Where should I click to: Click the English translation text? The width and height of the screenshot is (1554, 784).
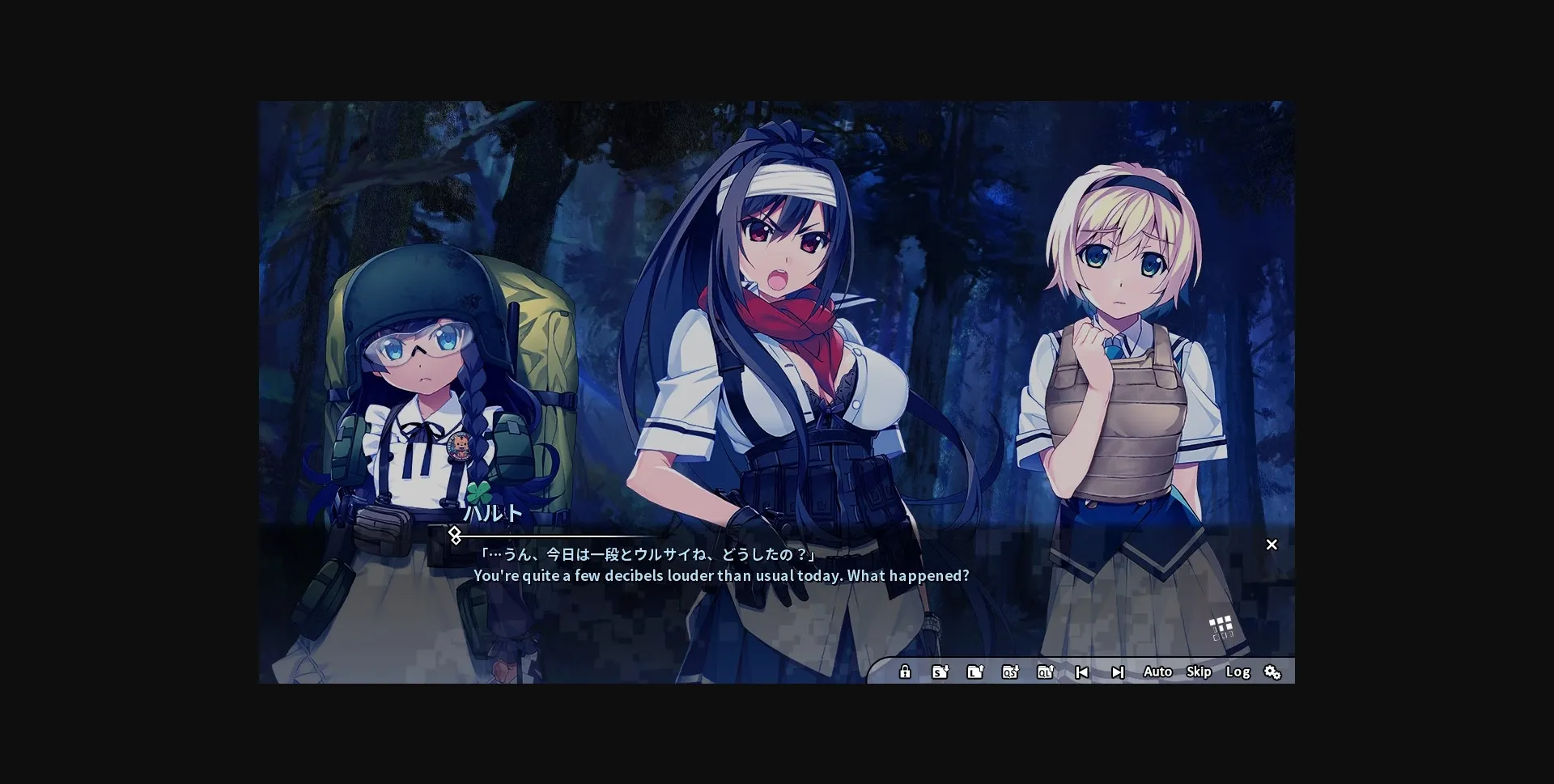pos(721,576)
